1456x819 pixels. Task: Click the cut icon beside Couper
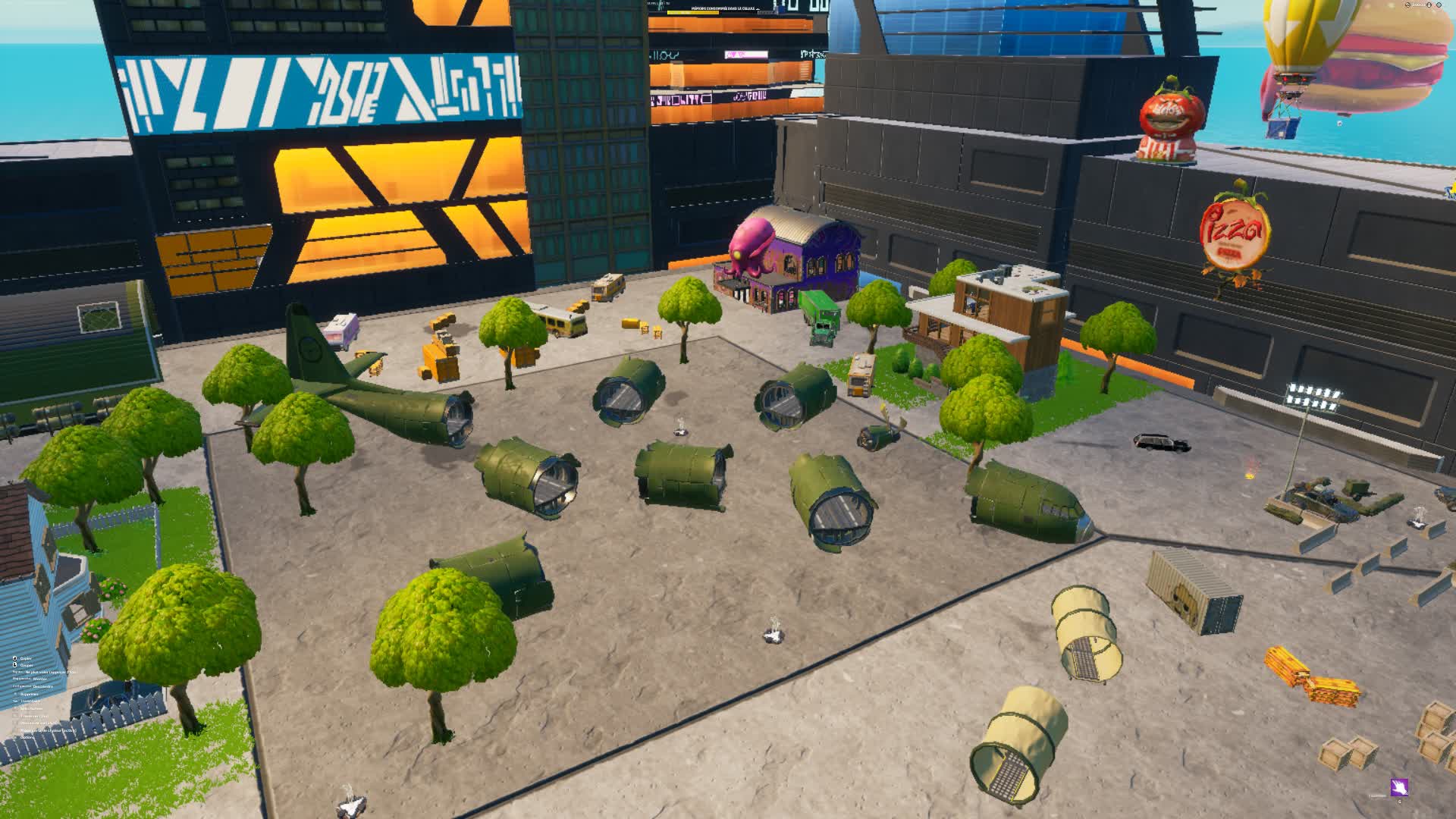coord(14,665)
